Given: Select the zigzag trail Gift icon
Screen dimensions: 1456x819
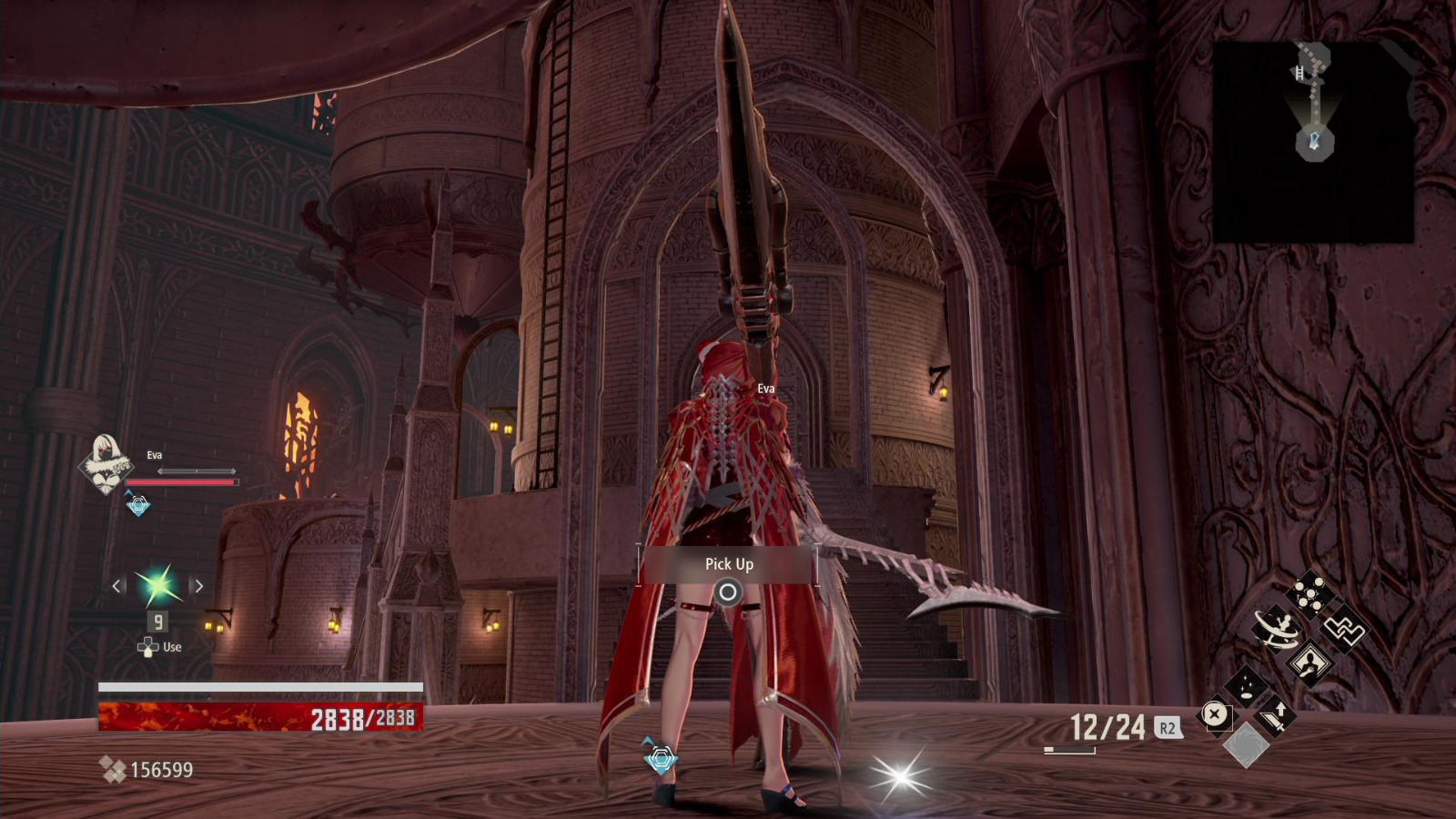Looking at the screenshot, I should click(x=1343, y=630).
